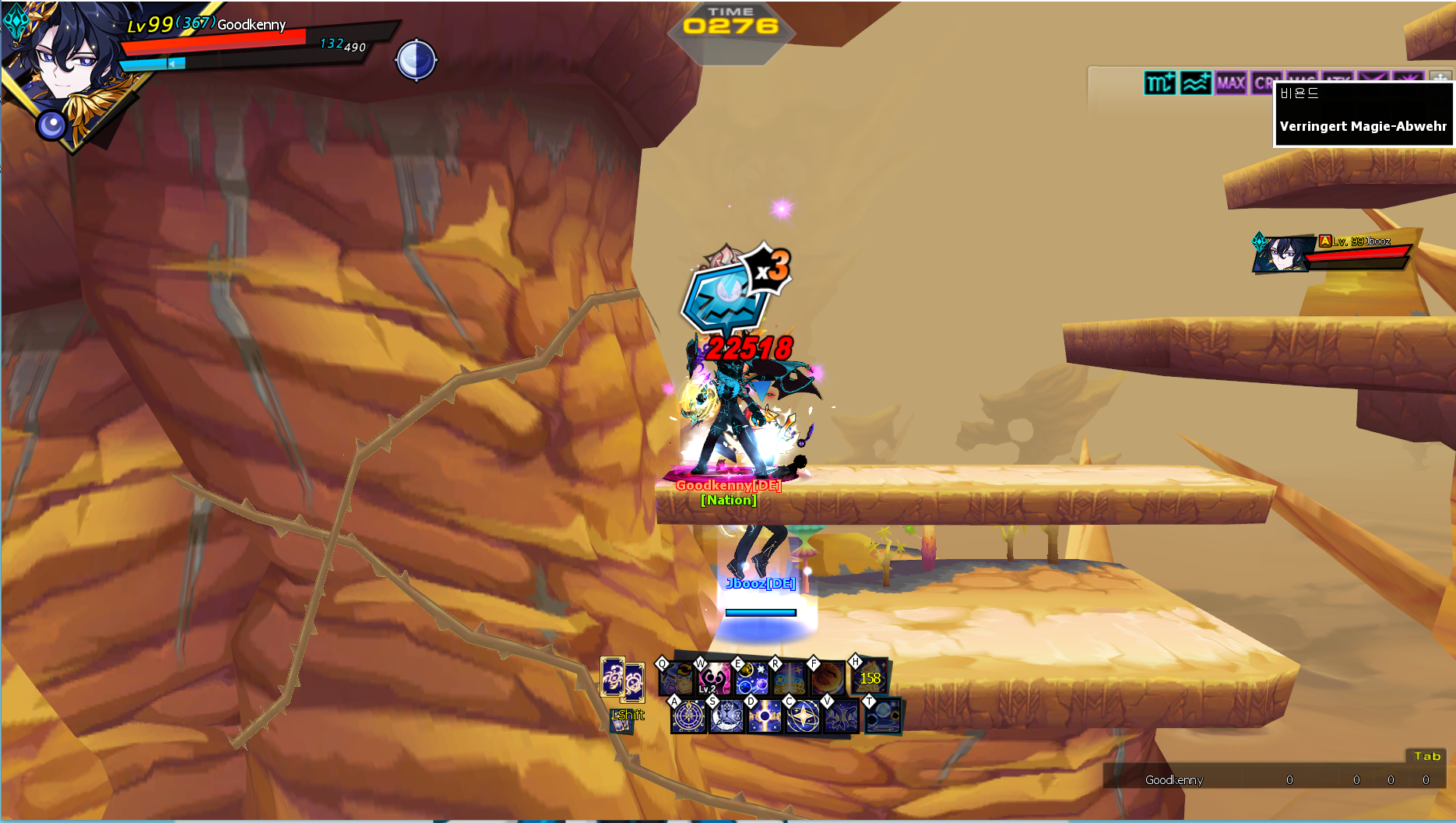Check the purple MAX debuff icon

tap(1231, 83)
